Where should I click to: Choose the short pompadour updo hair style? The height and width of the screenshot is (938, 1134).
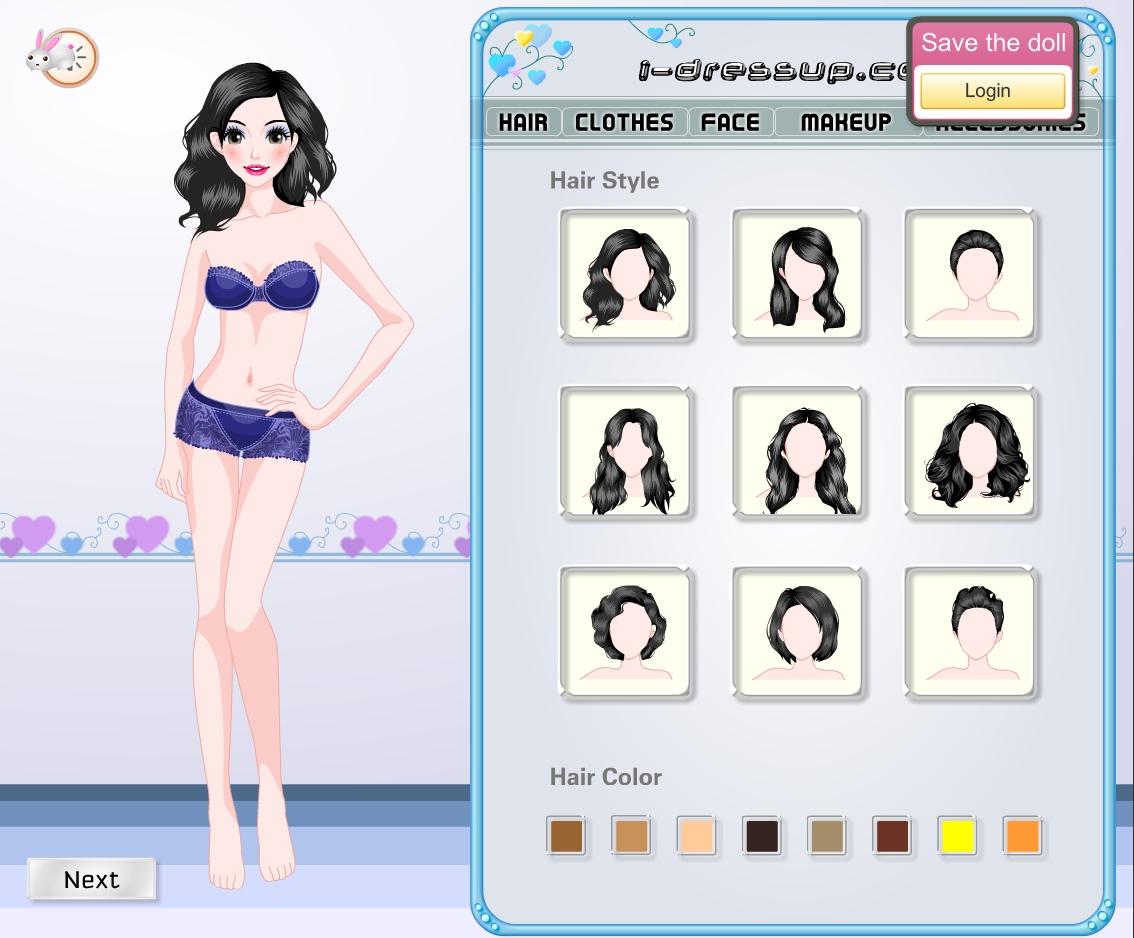(x=970, y=632)
